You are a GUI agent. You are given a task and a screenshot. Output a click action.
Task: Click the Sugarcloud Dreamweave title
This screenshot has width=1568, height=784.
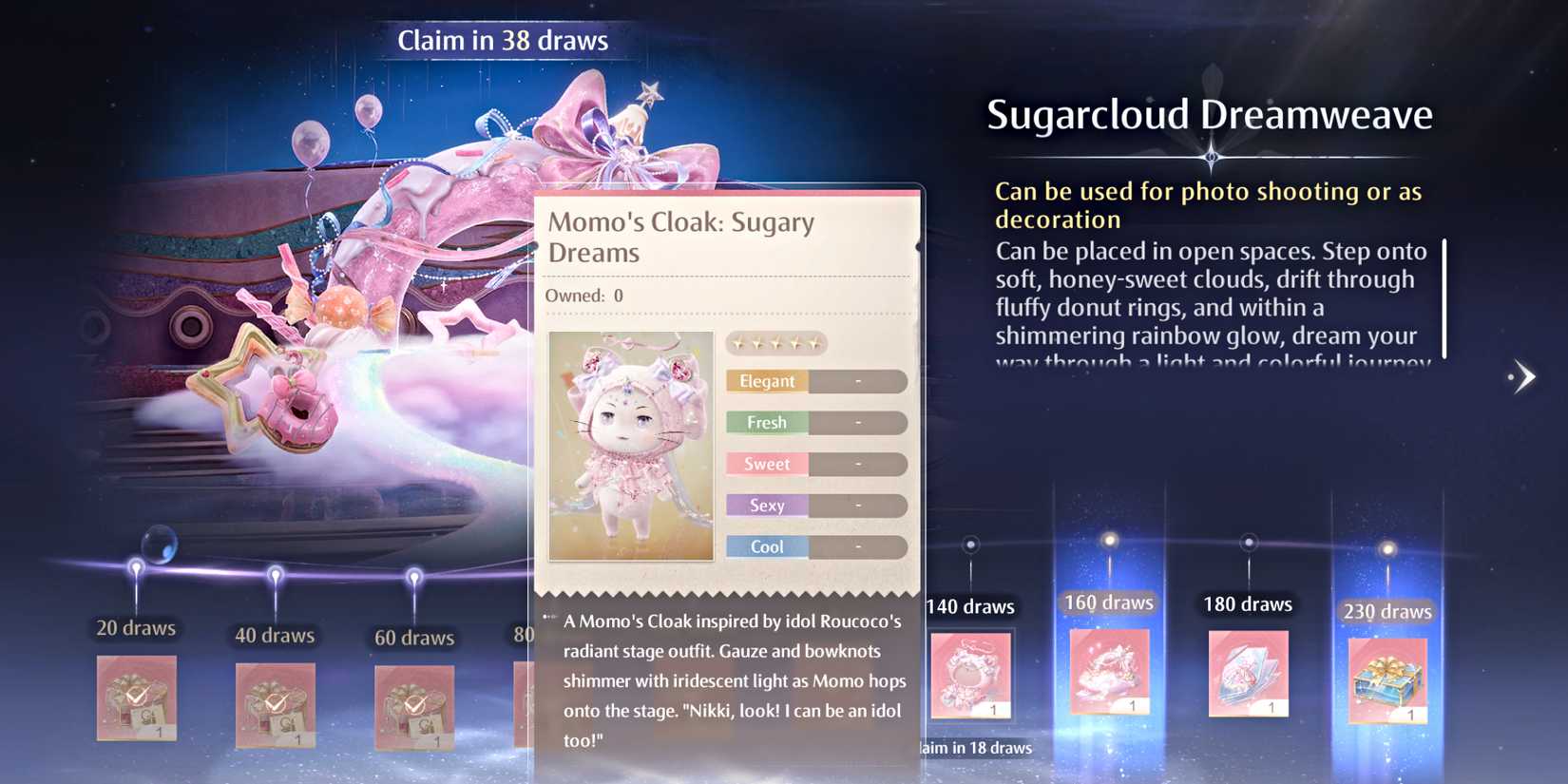coord(1209,114)
